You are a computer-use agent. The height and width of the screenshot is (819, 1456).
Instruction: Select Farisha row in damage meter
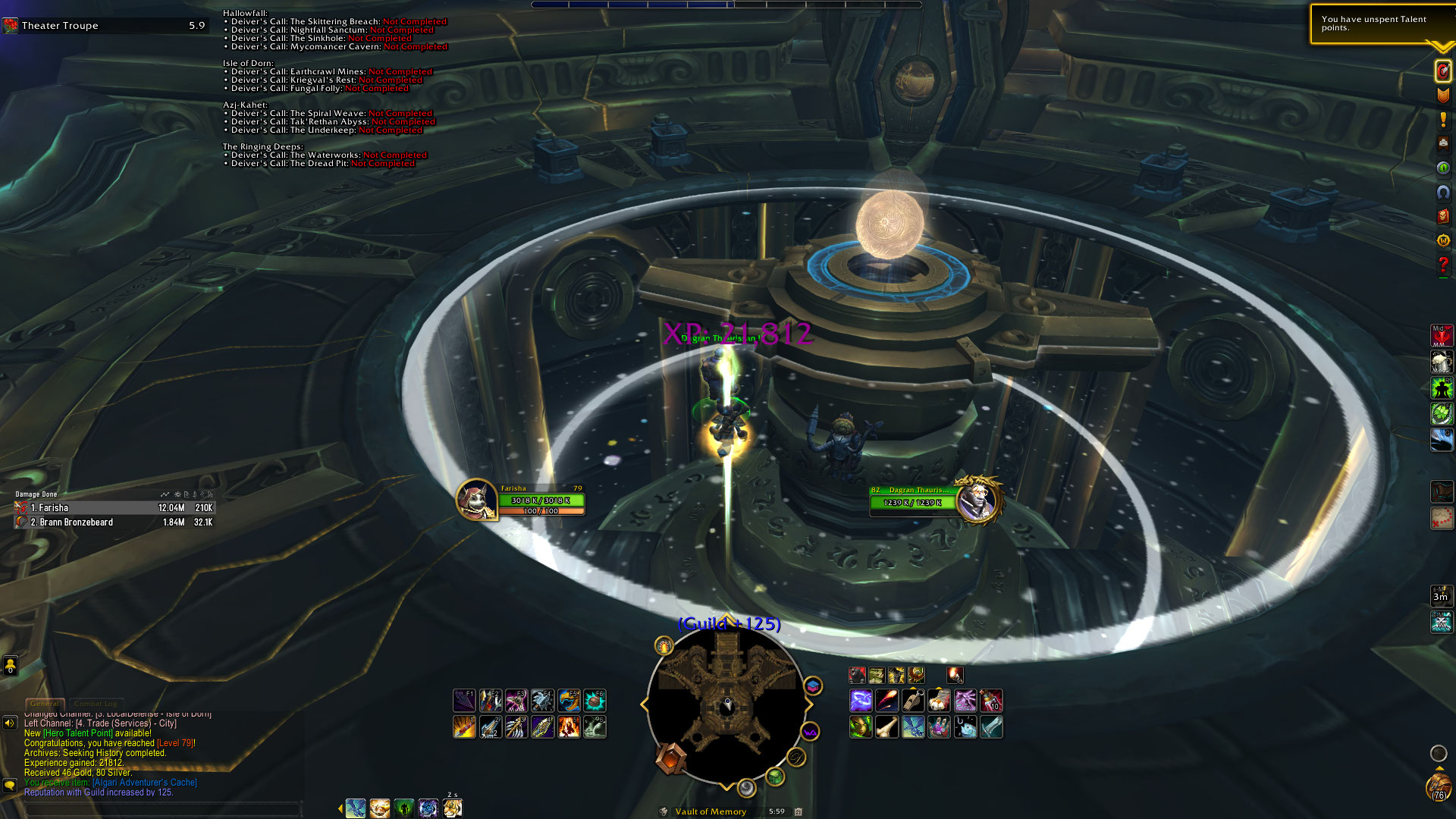114,508
